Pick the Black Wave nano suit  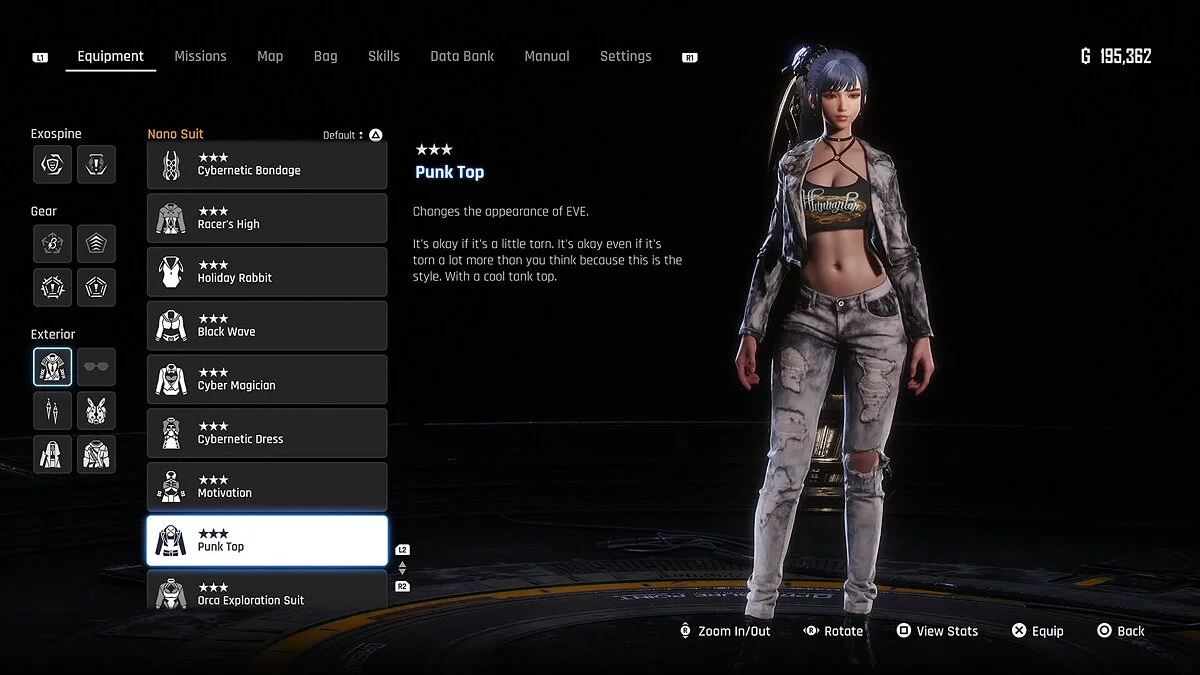(267, 326)
